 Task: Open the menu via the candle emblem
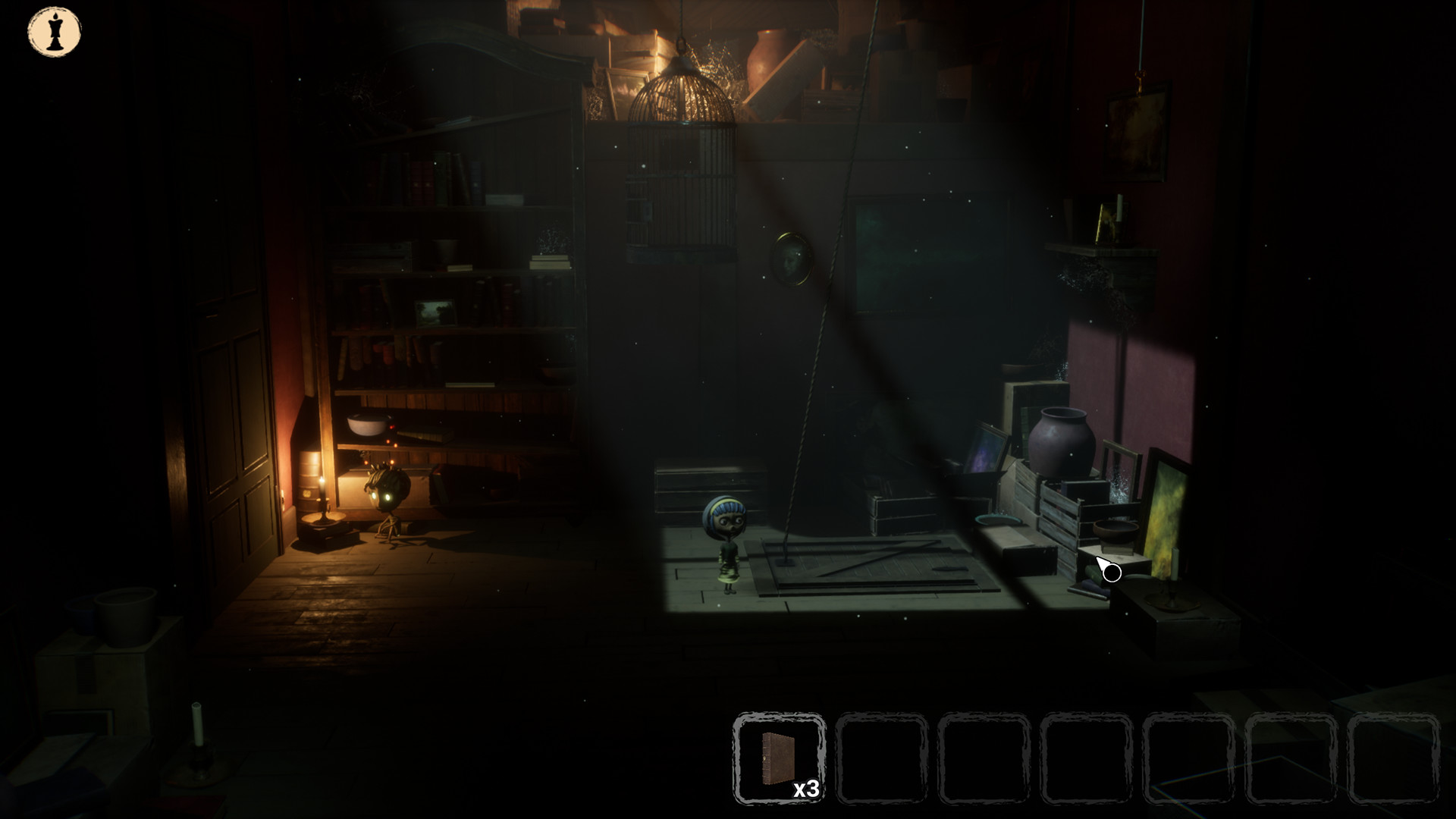coord(53,33)
